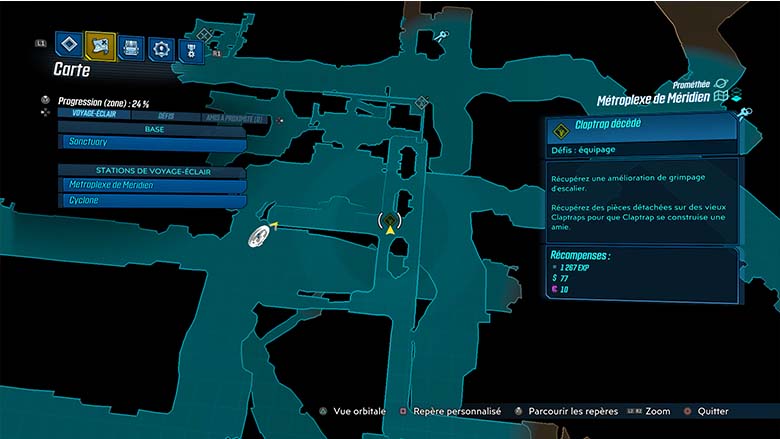Select the highlighted map tab
780x439 pixels.
[100, 46]
